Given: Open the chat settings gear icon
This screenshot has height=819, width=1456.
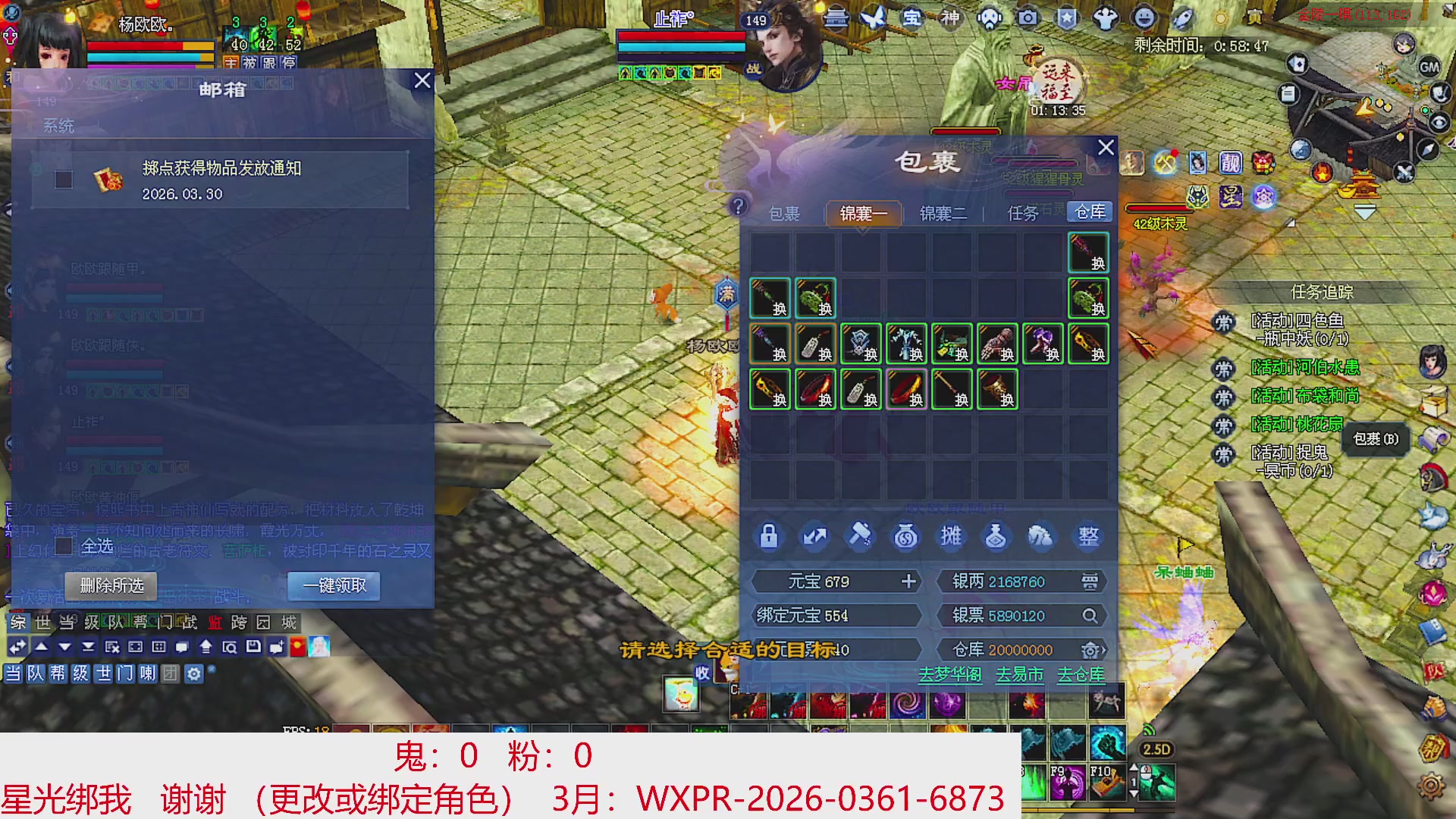Looking at the screenshot, I should pyautogui.click(x=193, y=674).
